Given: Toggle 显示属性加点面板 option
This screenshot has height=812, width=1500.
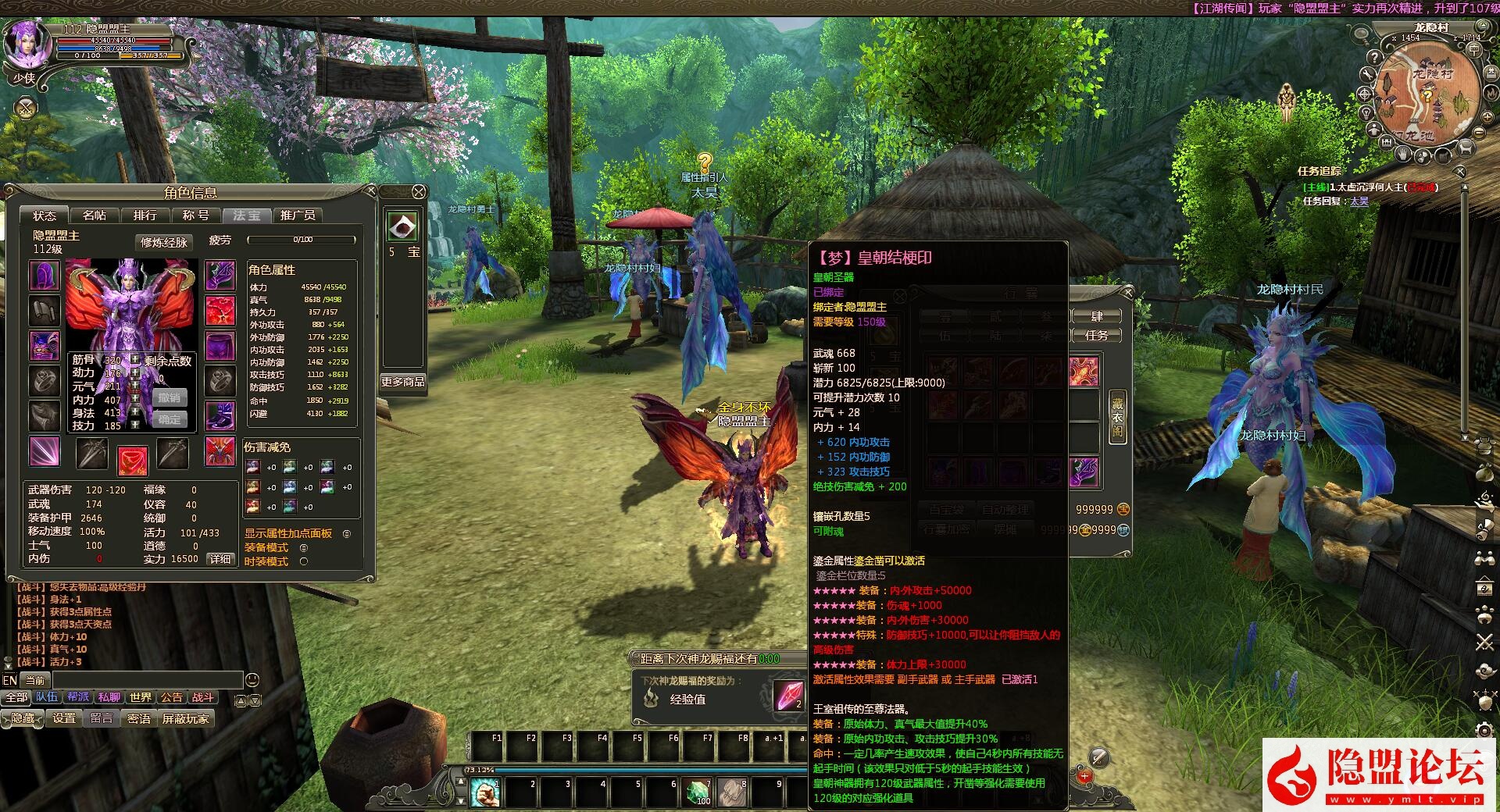Looking at the screenshot, I should (x=346, y=534).
